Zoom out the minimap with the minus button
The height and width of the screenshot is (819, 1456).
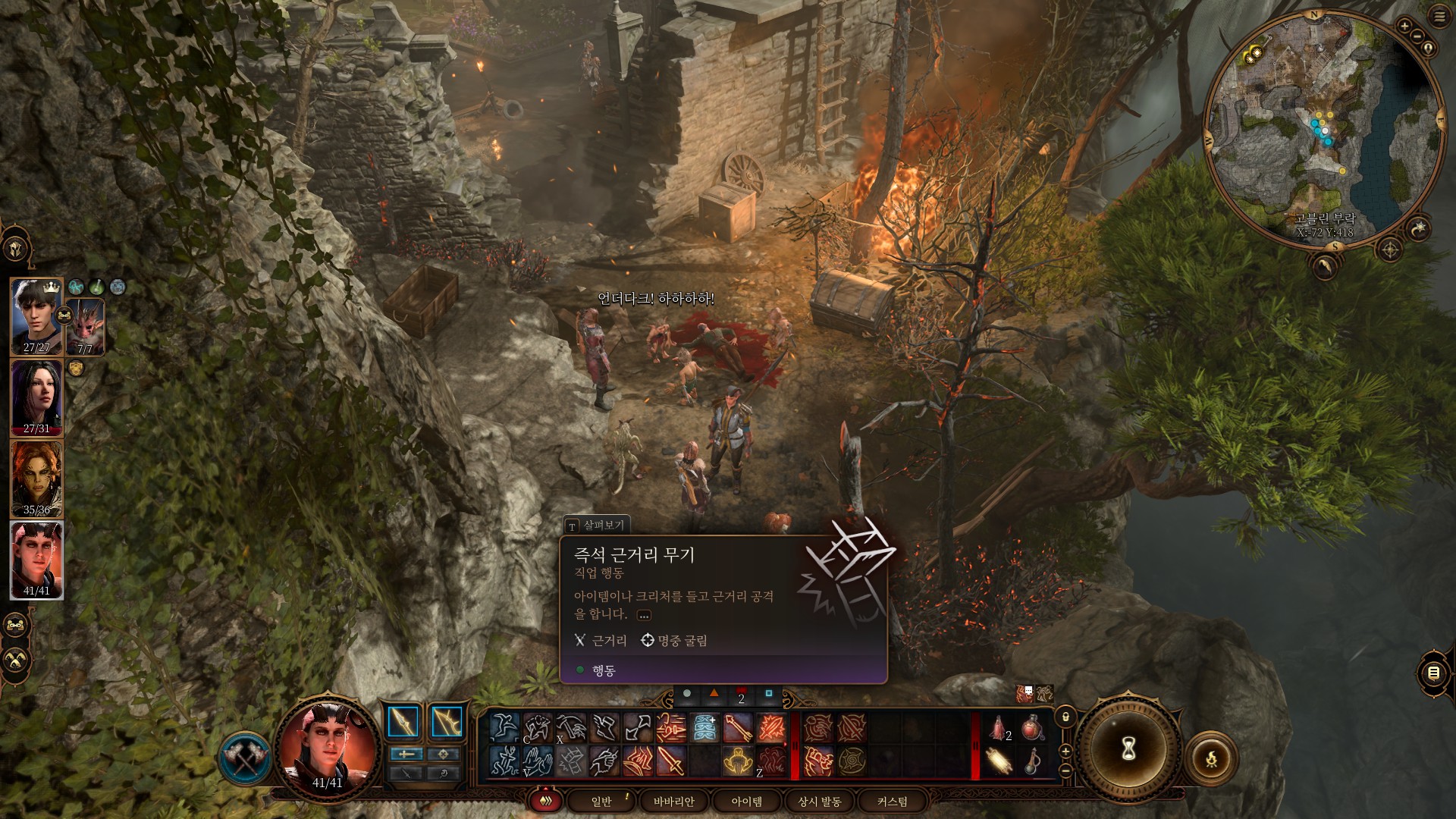(x=1417, y=36)
